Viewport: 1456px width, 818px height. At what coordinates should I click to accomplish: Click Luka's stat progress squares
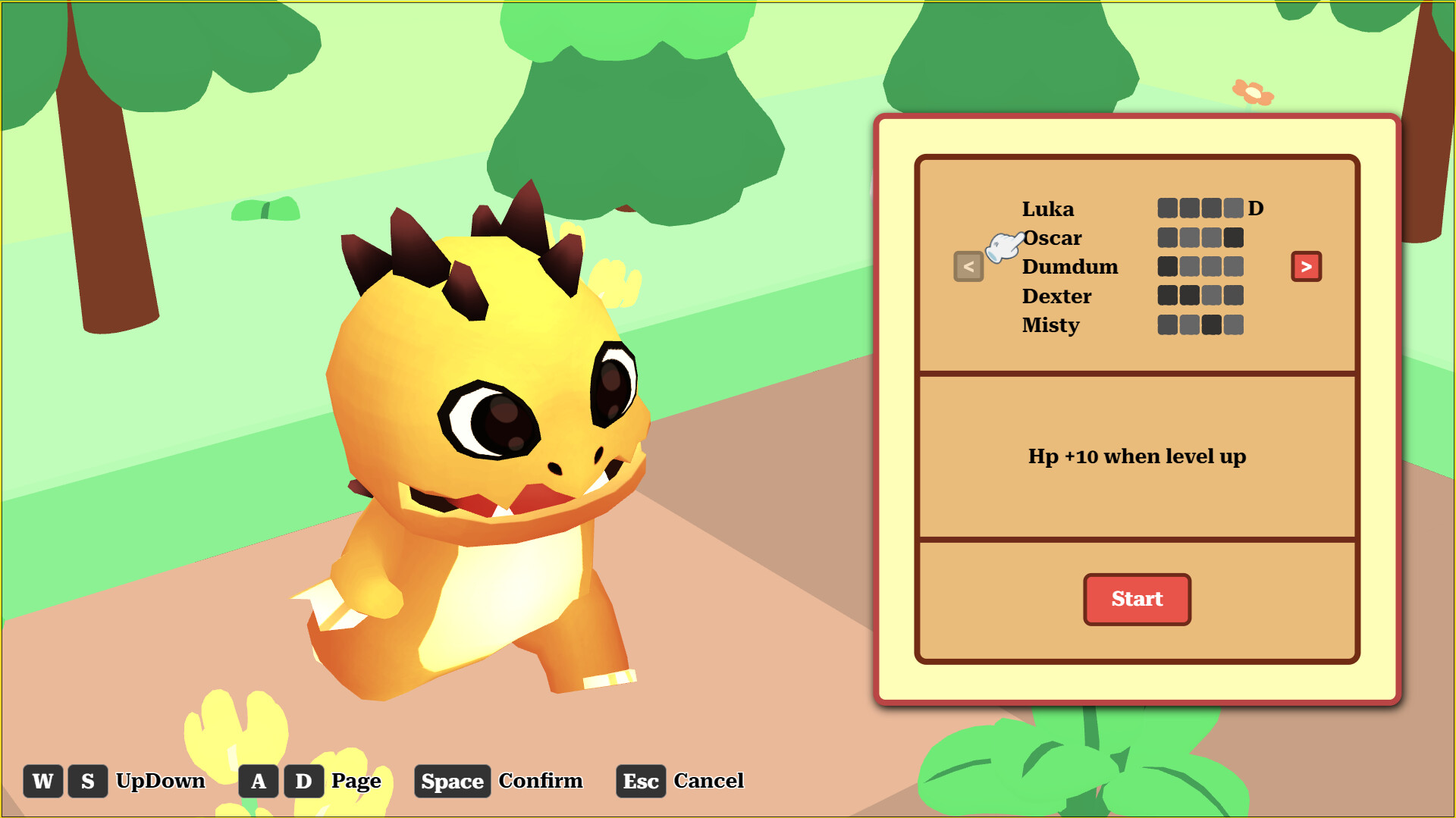click(x=1202, y=208)
